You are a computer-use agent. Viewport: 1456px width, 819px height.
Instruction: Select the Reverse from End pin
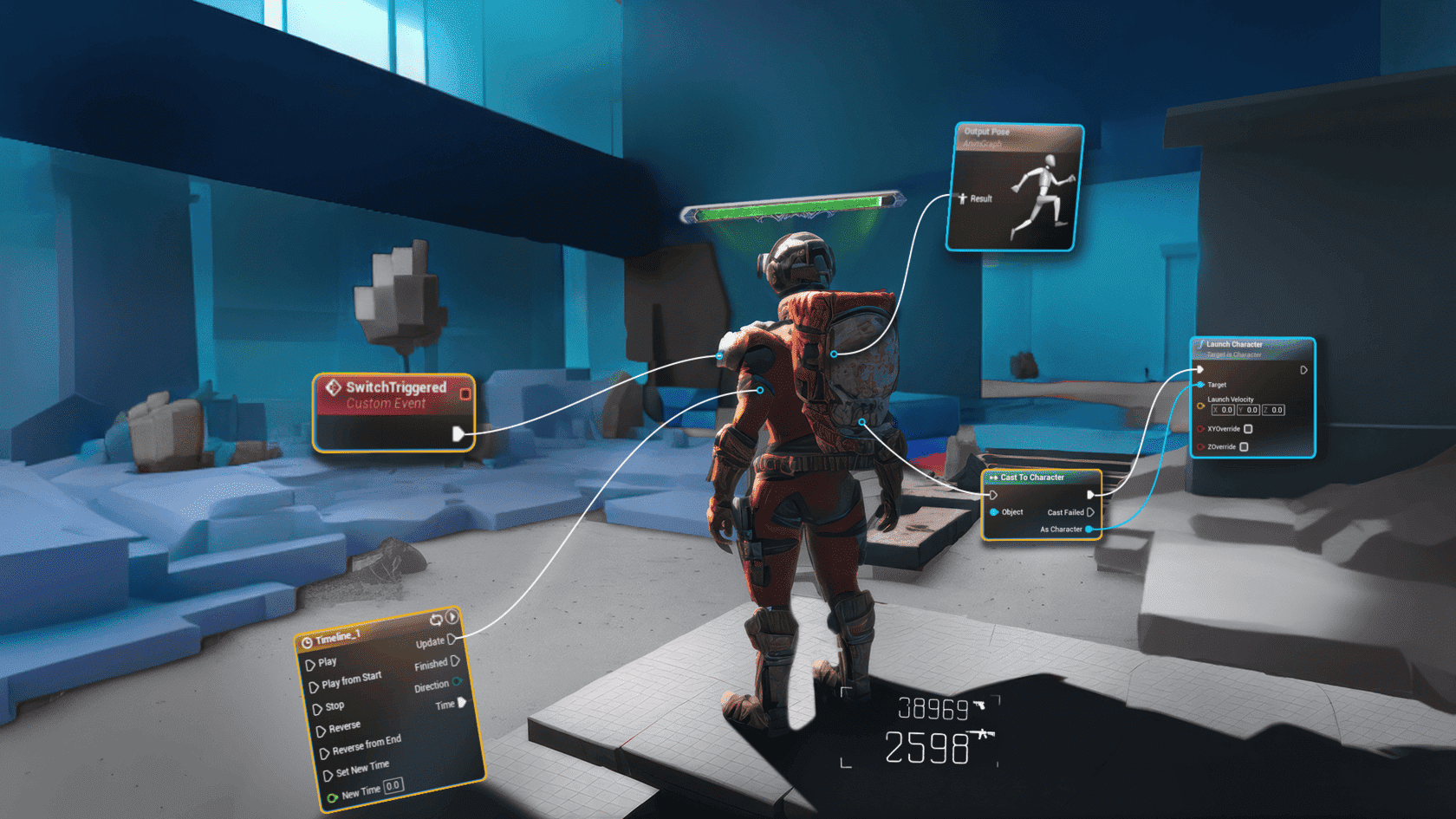(x=324, y=753)
